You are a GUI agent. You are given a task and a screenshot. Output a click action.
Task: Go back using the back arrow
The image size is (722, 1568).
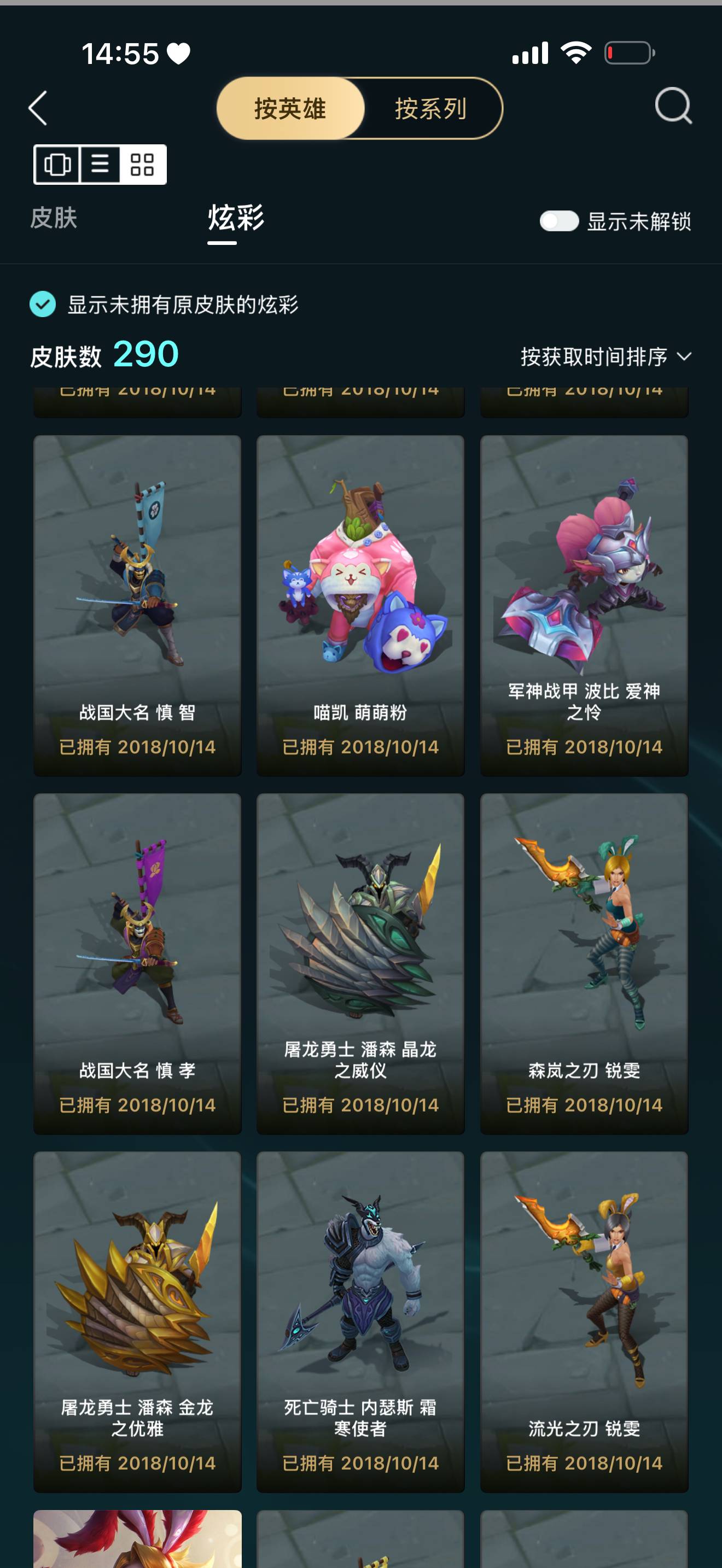click(x=38, y=109)
